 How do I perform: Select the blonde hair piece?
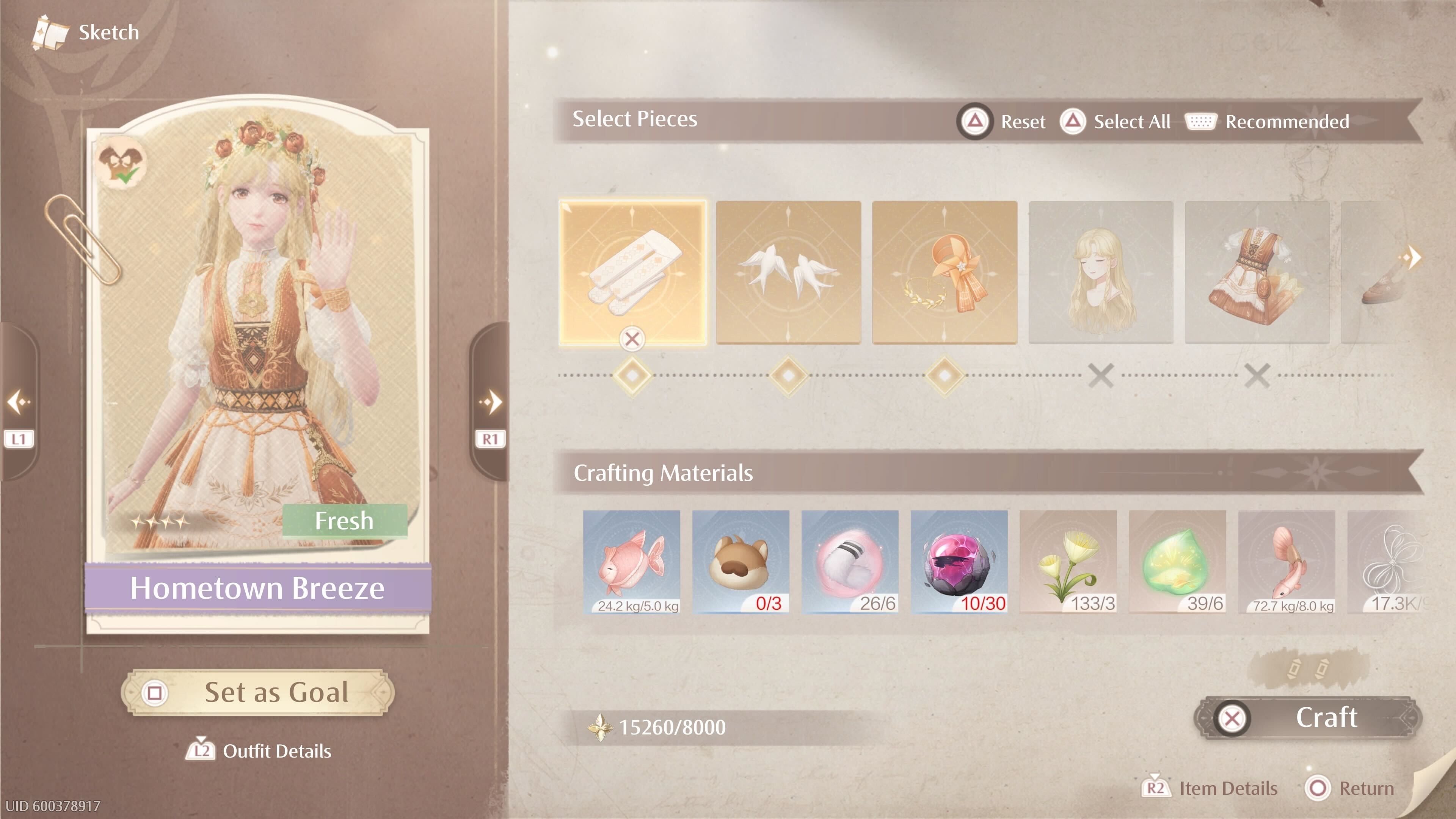click(x=1100, y=272)
